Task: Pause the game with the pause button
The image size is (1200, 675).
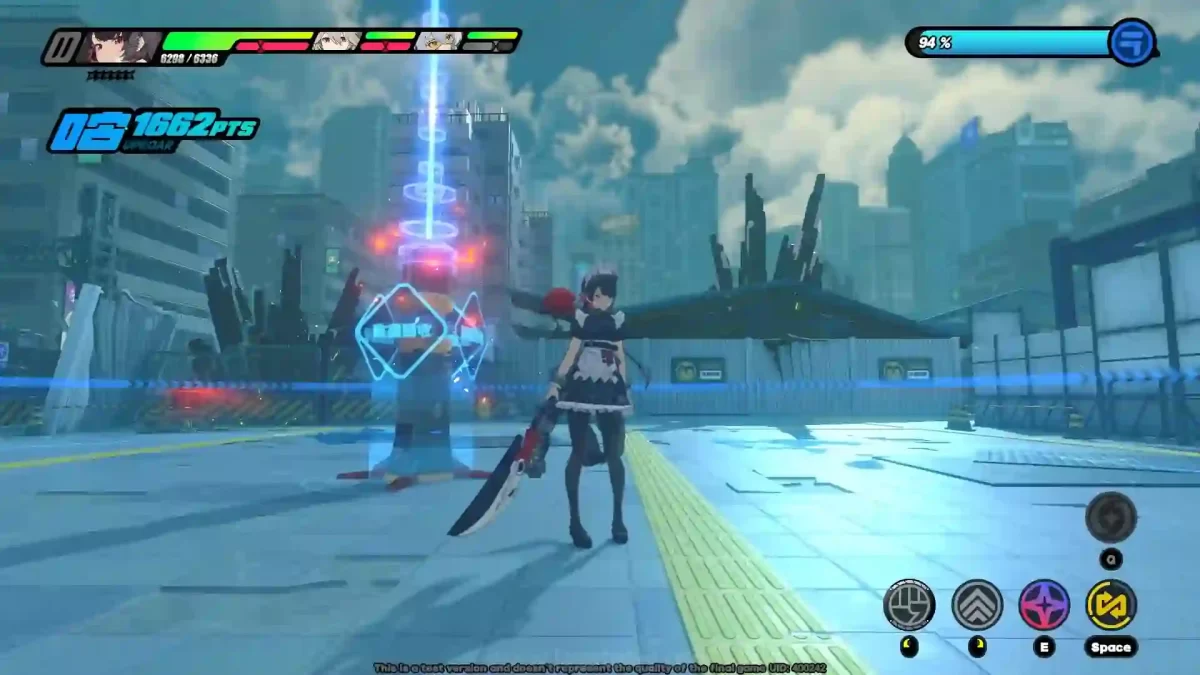Action: (x=63, y=46)
